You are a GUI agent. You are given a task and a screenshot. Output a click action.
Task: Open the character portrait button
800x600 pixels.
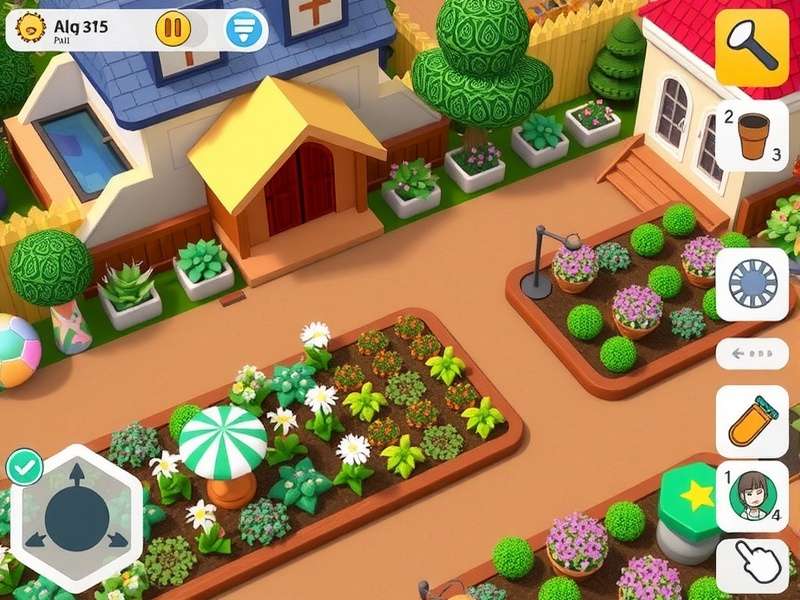click(x=752, y=494)
